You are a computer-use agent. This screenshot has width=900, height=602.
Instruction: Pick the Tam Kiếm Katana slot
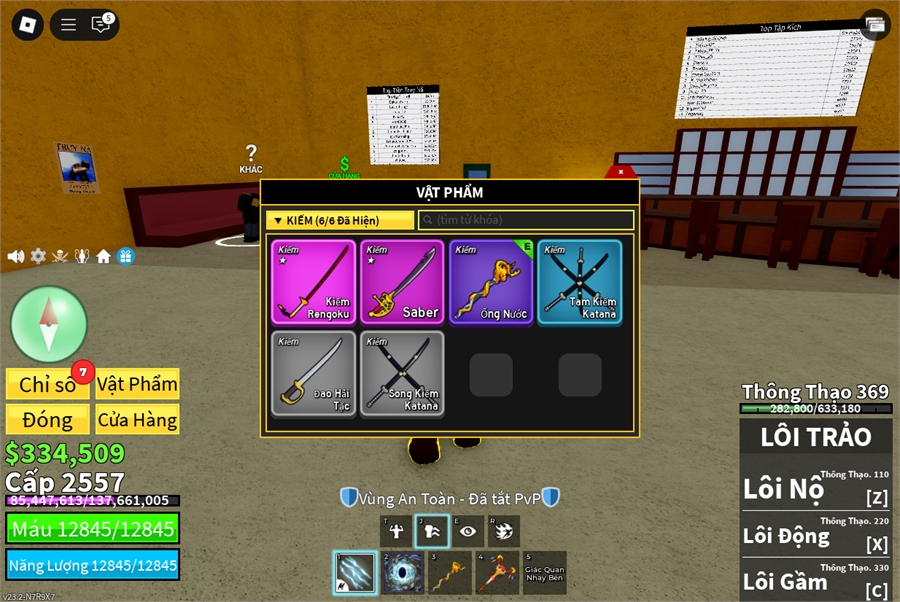[579, 282]
